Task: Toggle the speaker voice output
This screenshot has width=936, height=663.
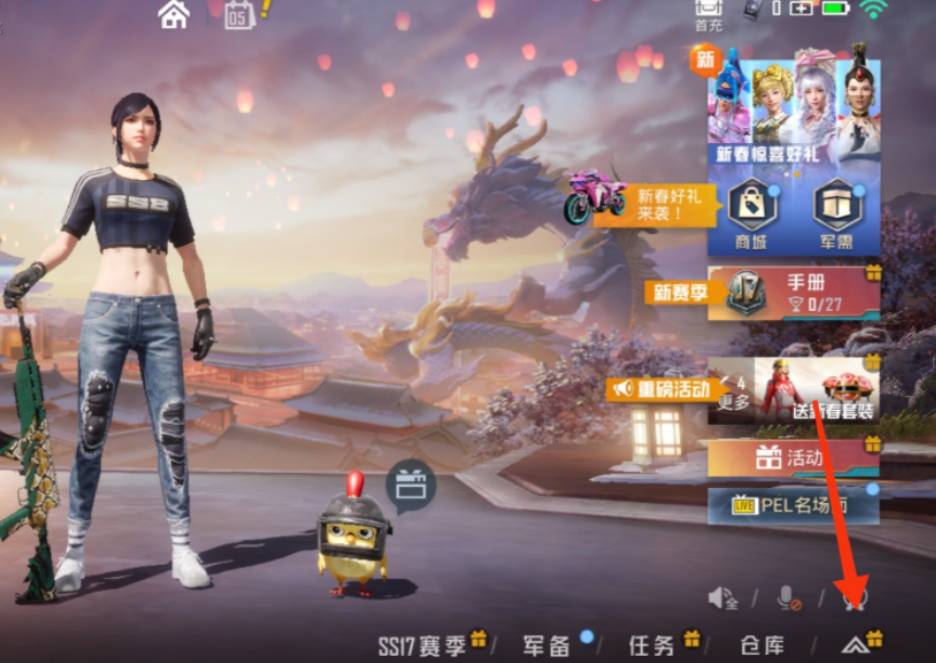Action: coord(721,598)
